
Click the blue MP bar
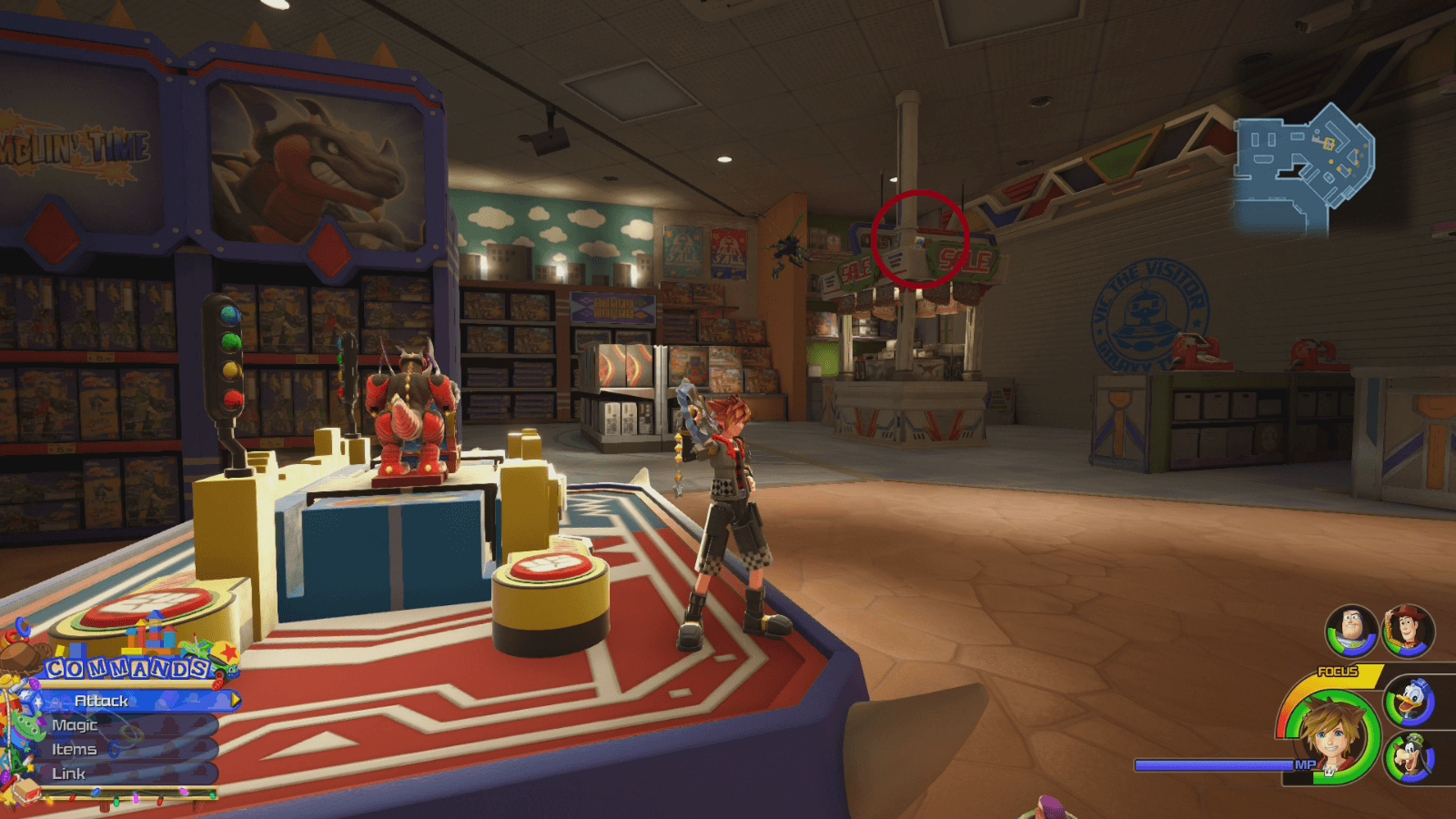(x=1210, y=764)
